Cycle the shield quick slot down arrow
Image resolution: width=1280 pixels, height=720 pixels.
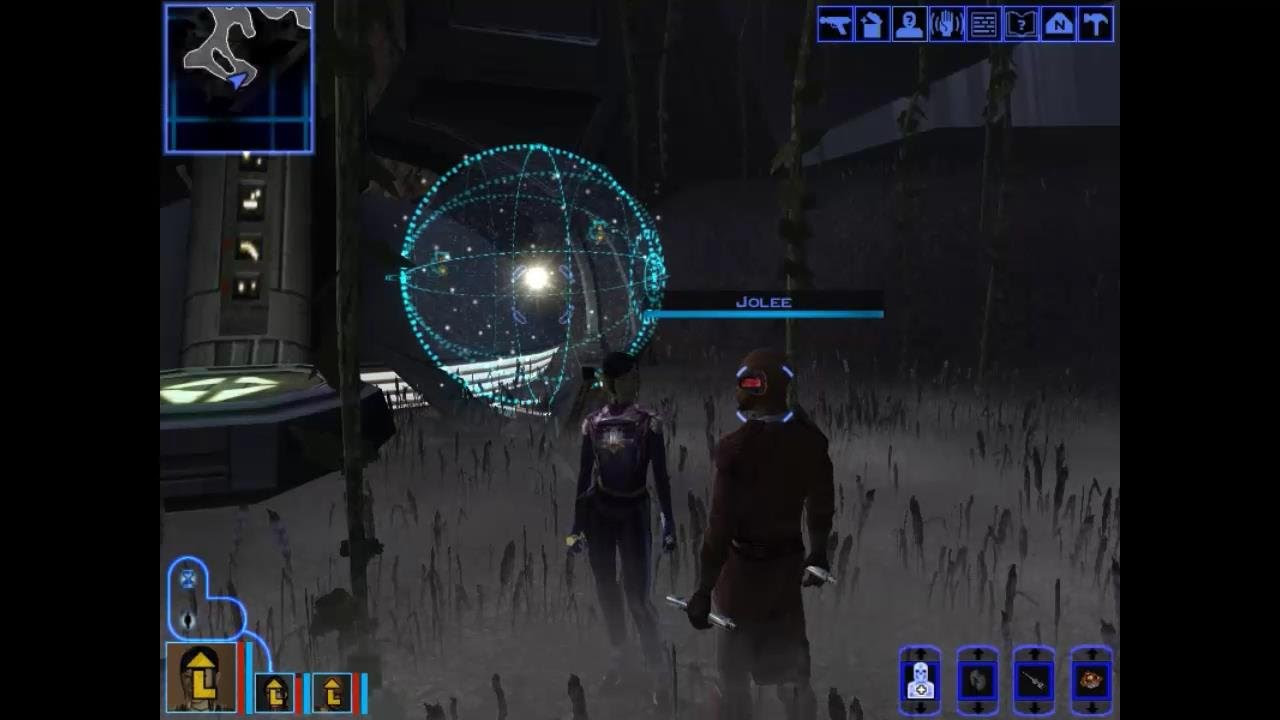(976, 707)
